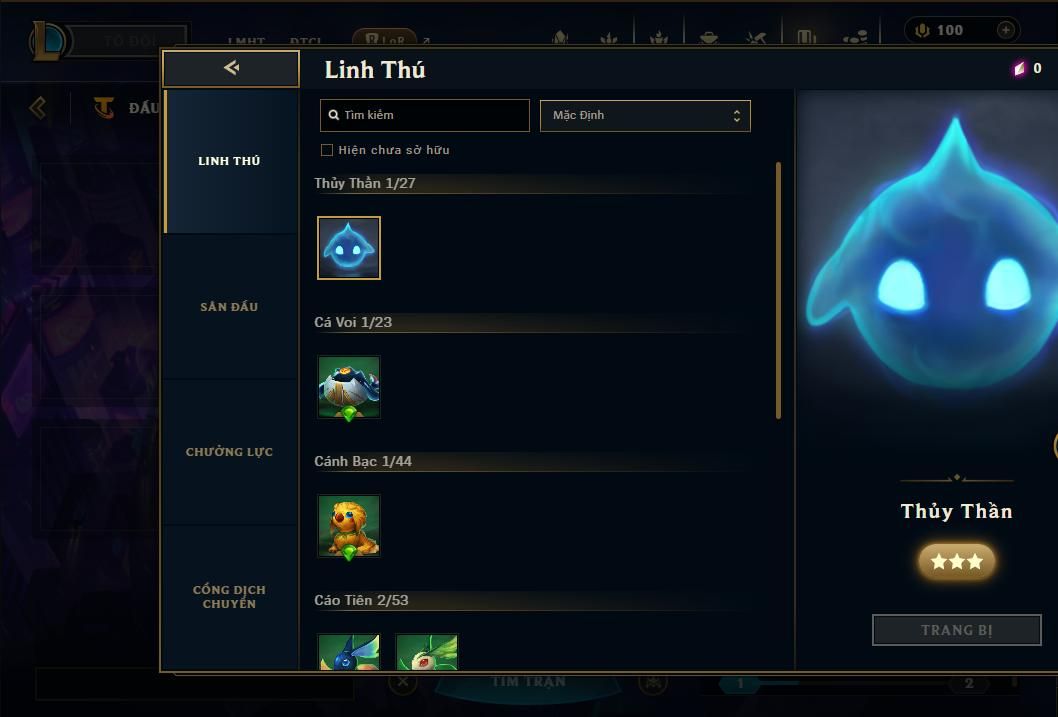Choose the Linh Thú tab
This screenshot has width=1058, height=717.
(229, 161)
